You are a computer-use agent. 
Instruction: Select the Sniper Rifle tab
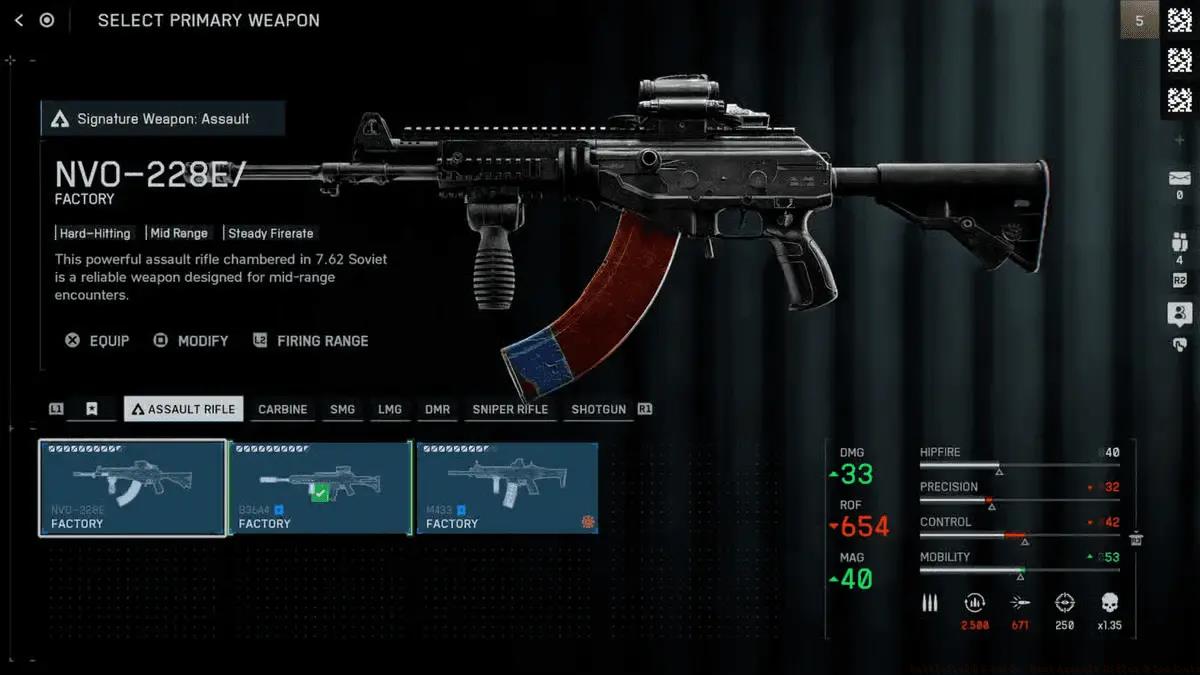coord(510,409)
